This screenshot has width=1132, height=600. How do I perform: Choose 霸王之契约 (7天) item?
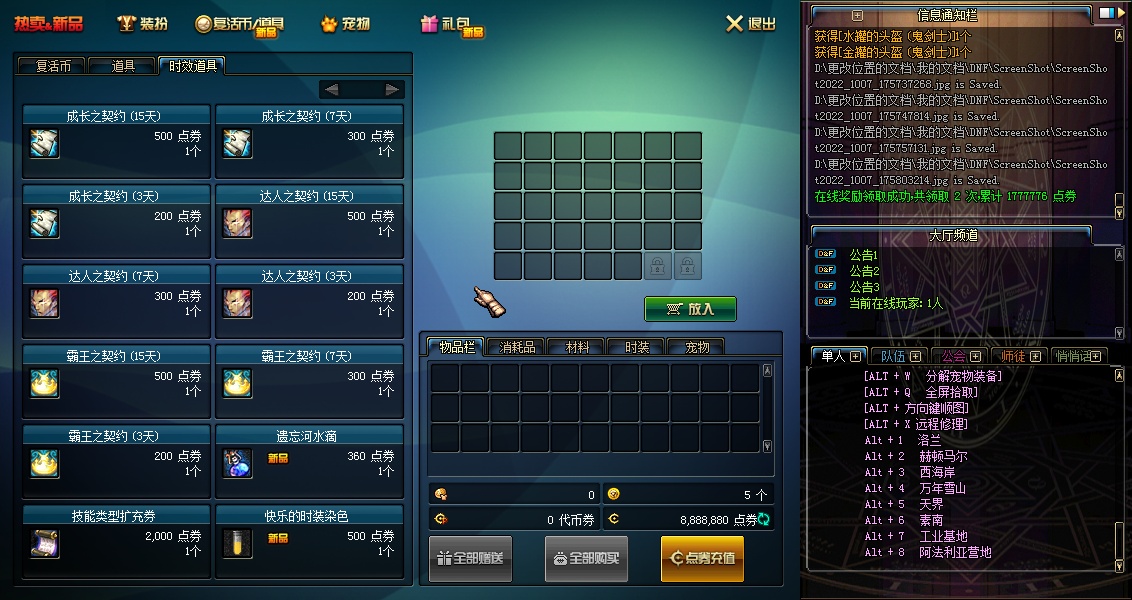[x=309, y=381]
